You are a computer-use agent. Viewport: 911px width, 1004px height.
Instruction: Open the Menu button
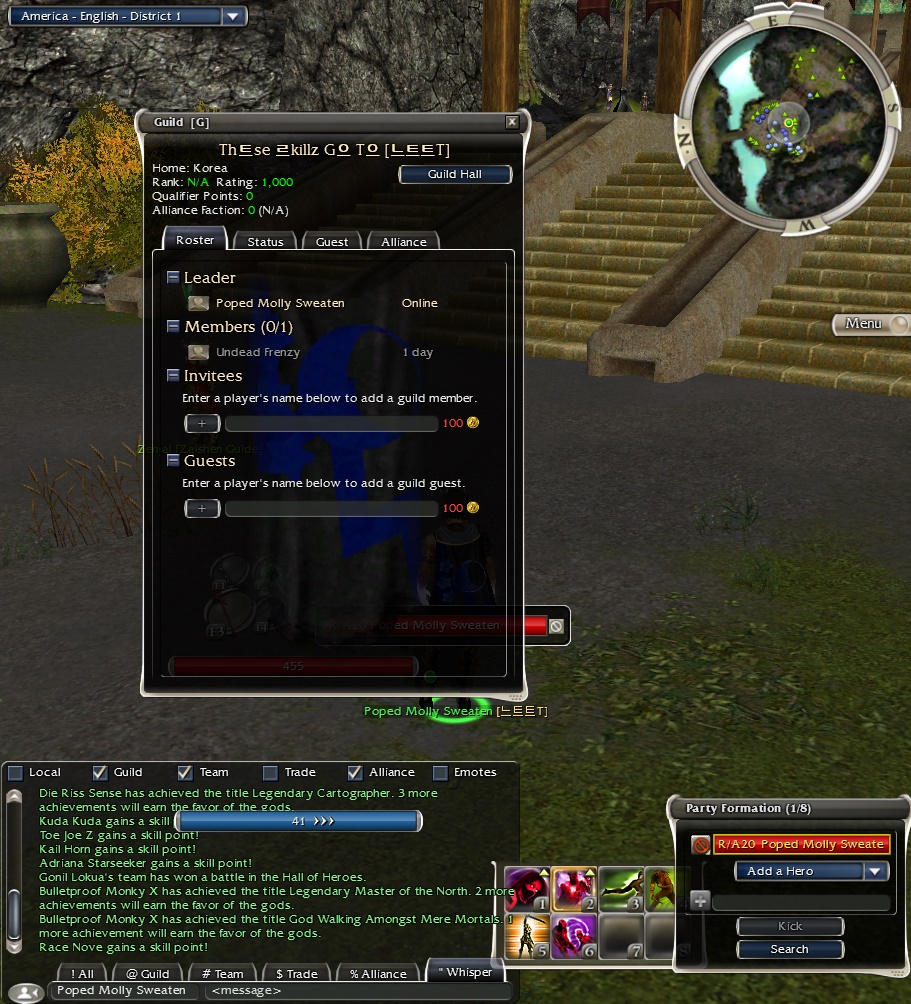tap(873, 324)
